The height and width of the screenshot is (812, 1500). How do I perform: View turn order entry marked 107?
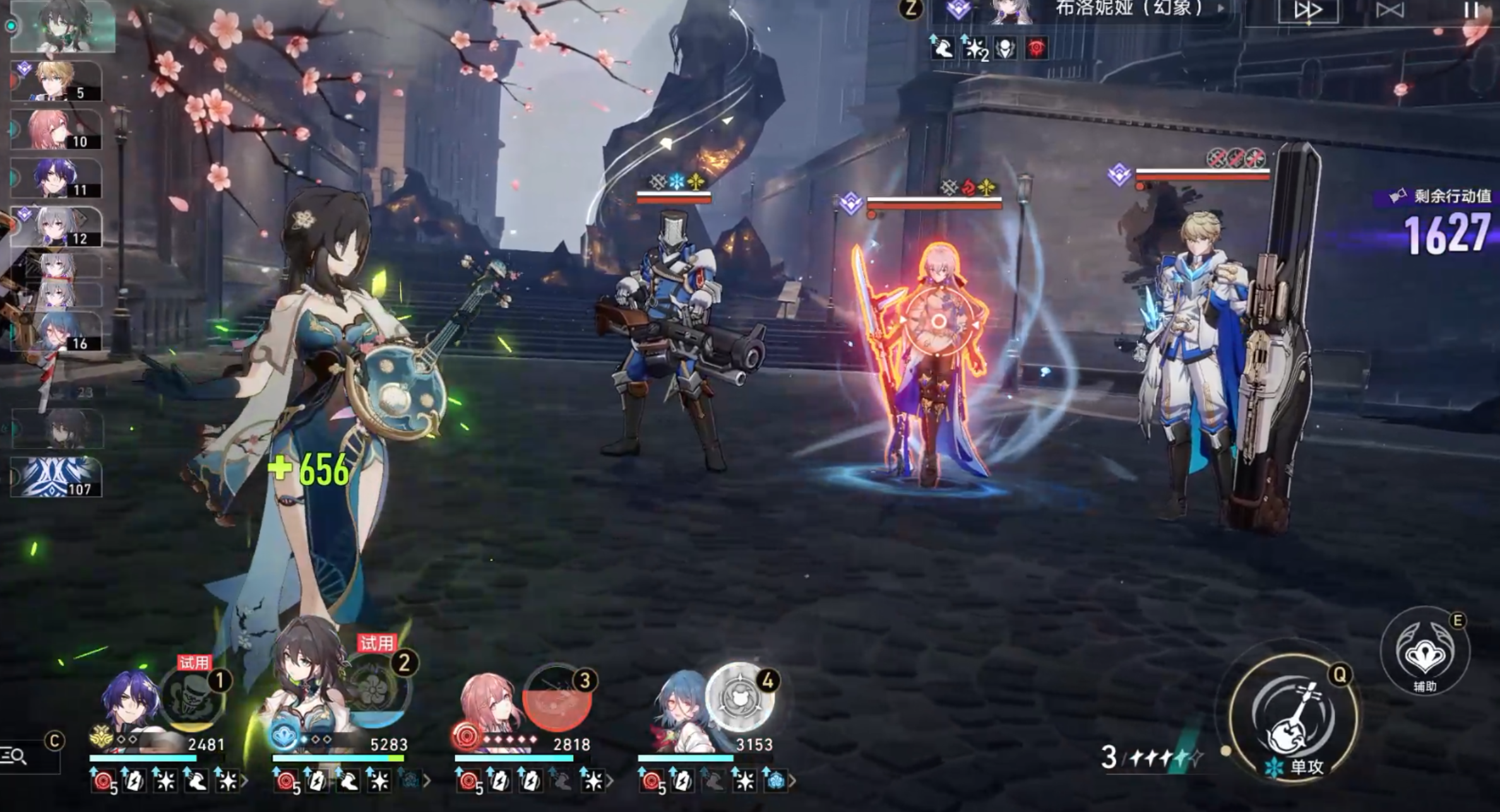coord(57,476)
